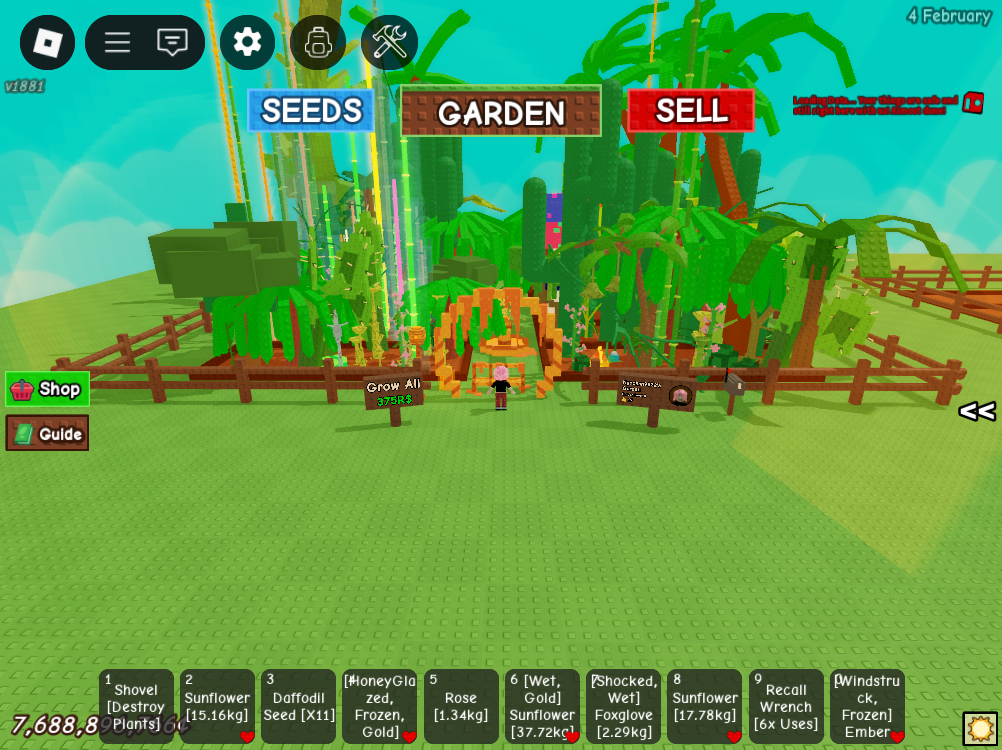The image size is (1002, 750).
Task: Select the Rose hotbar slot
Action: tap(461, 706)
